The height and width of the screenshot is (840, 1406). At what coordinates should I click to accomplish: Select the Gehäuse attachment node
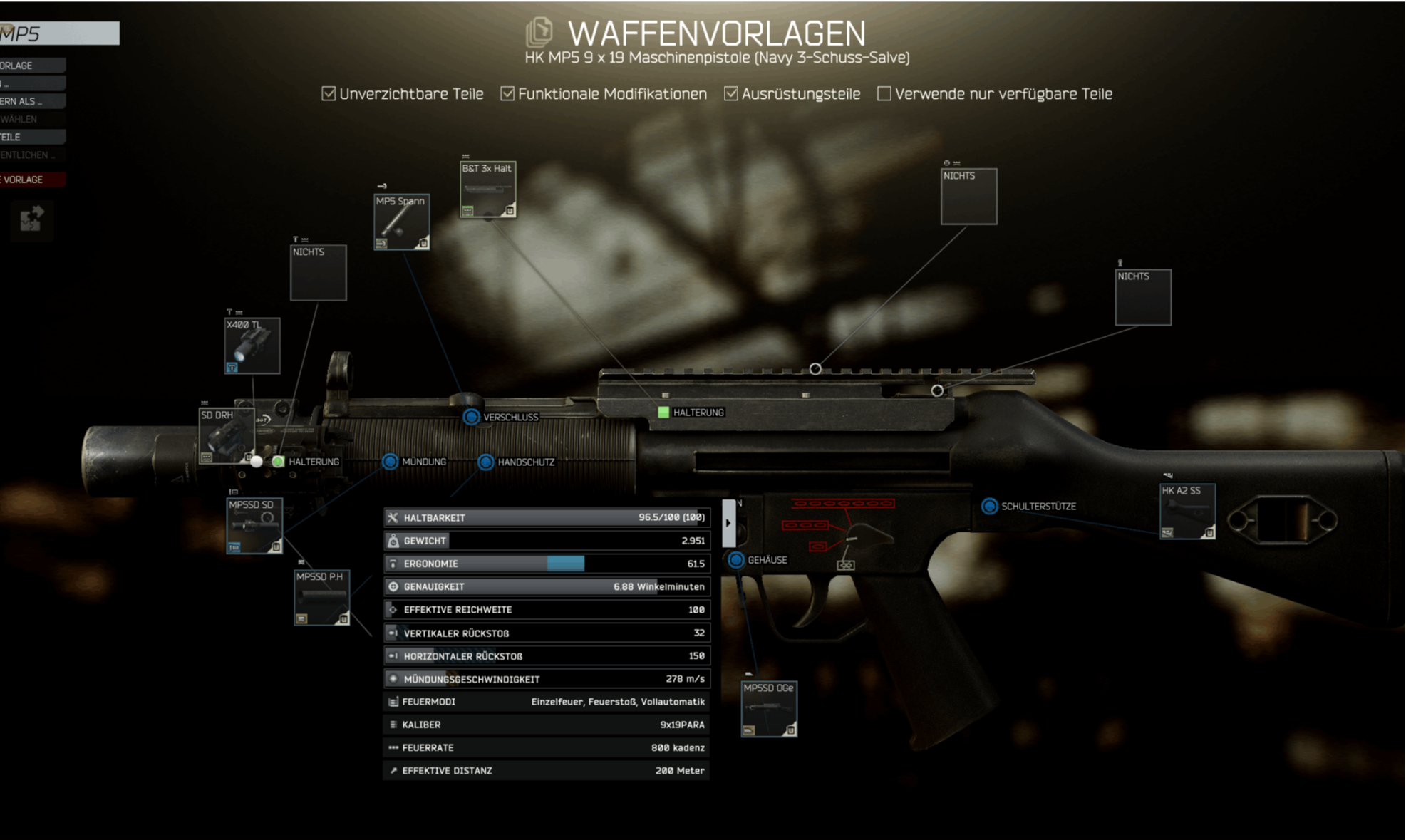pyautogui.click(x=736, y=560)
